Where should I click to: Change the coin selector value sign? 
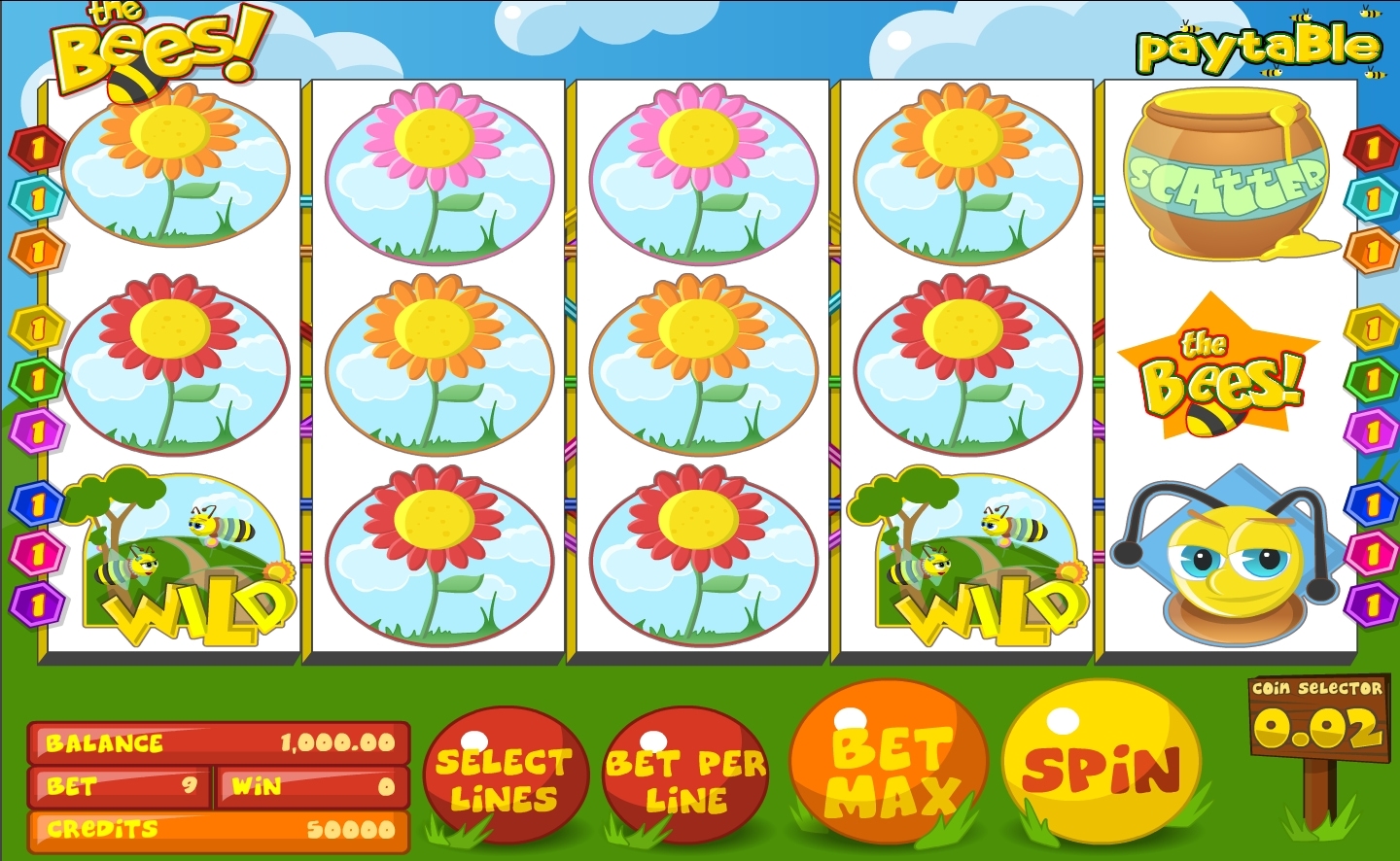coord(1318,719)
